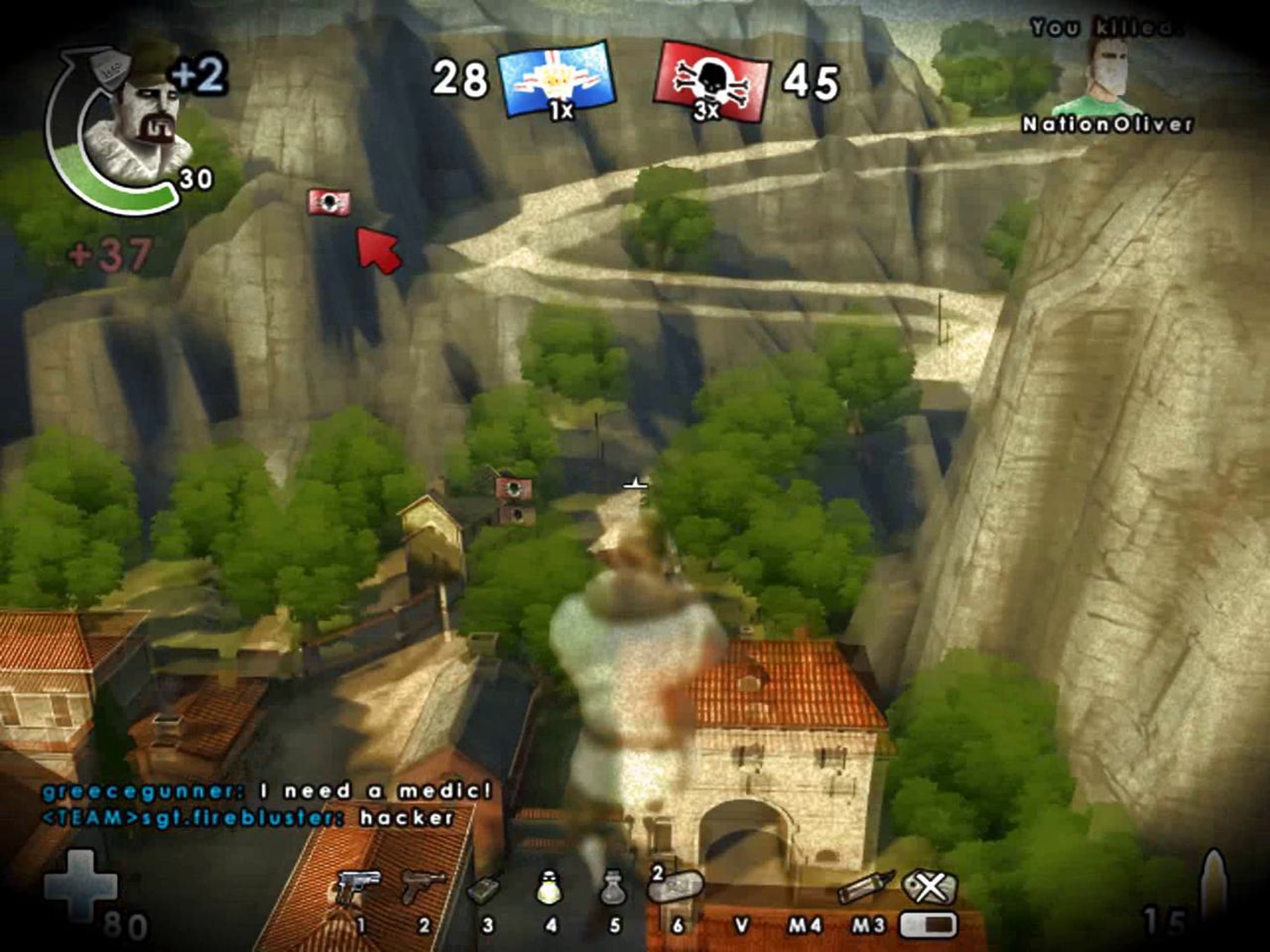
Task: Select the silver pistol in slot 1
Action: point(358,886)
